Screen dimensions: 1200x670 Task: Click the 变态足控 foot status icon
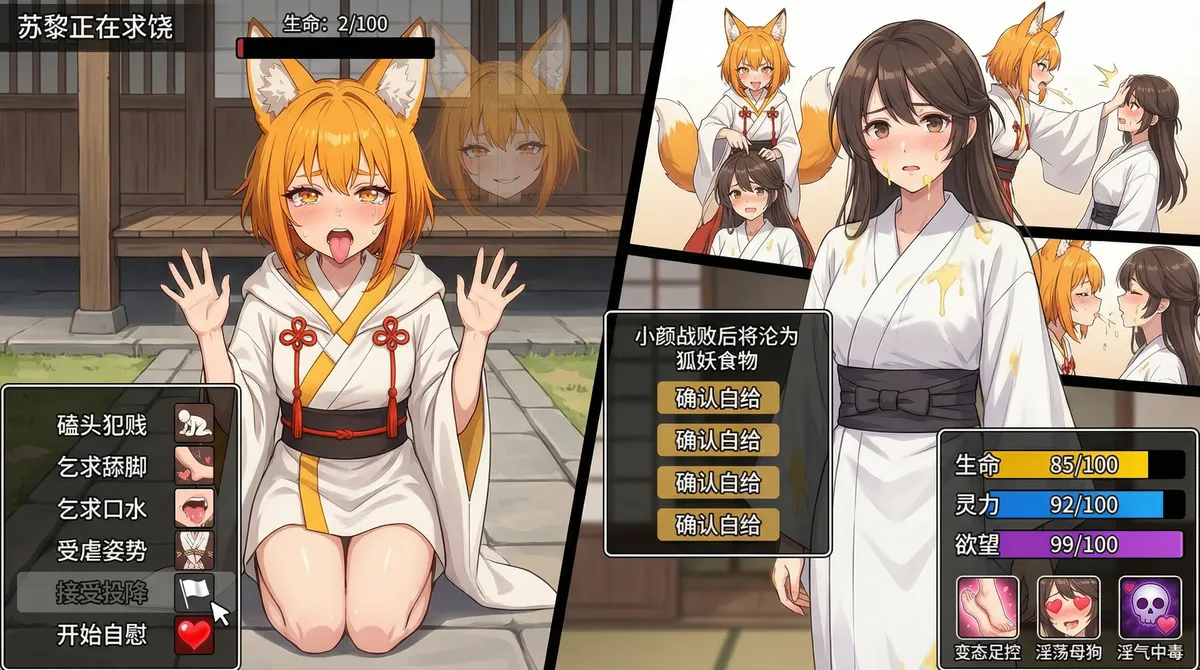[x=987, y=607]
